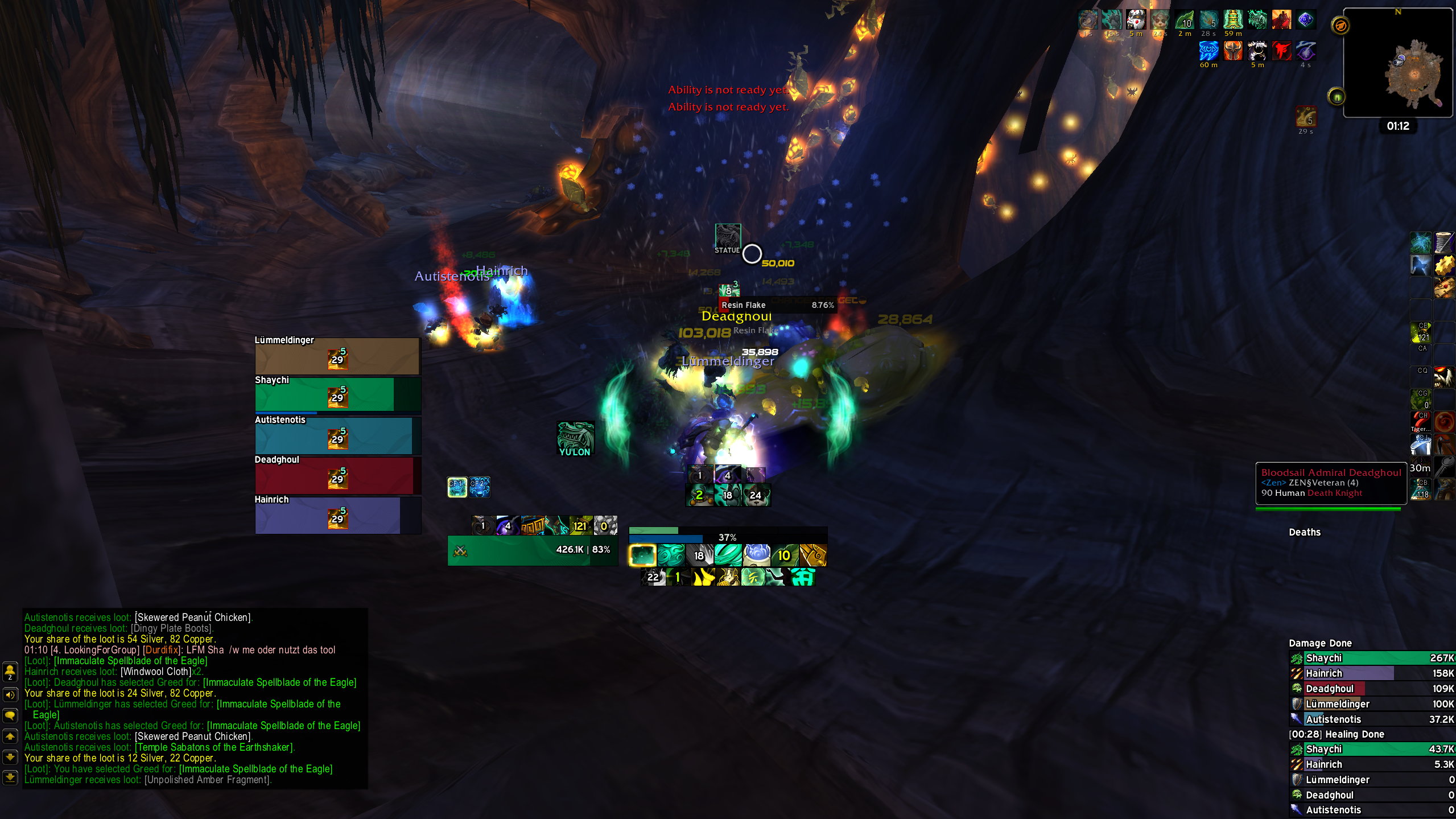Use the blue brew pot ability
Screen dimensions: 1456x819
757,554
